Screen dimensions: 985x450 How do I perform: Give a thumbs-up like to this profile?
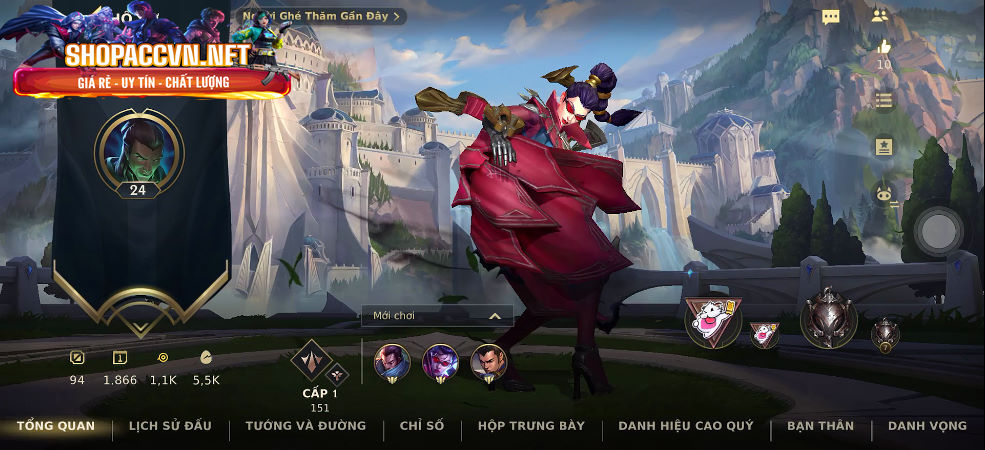pyautogui.click(x=883, y=47)
